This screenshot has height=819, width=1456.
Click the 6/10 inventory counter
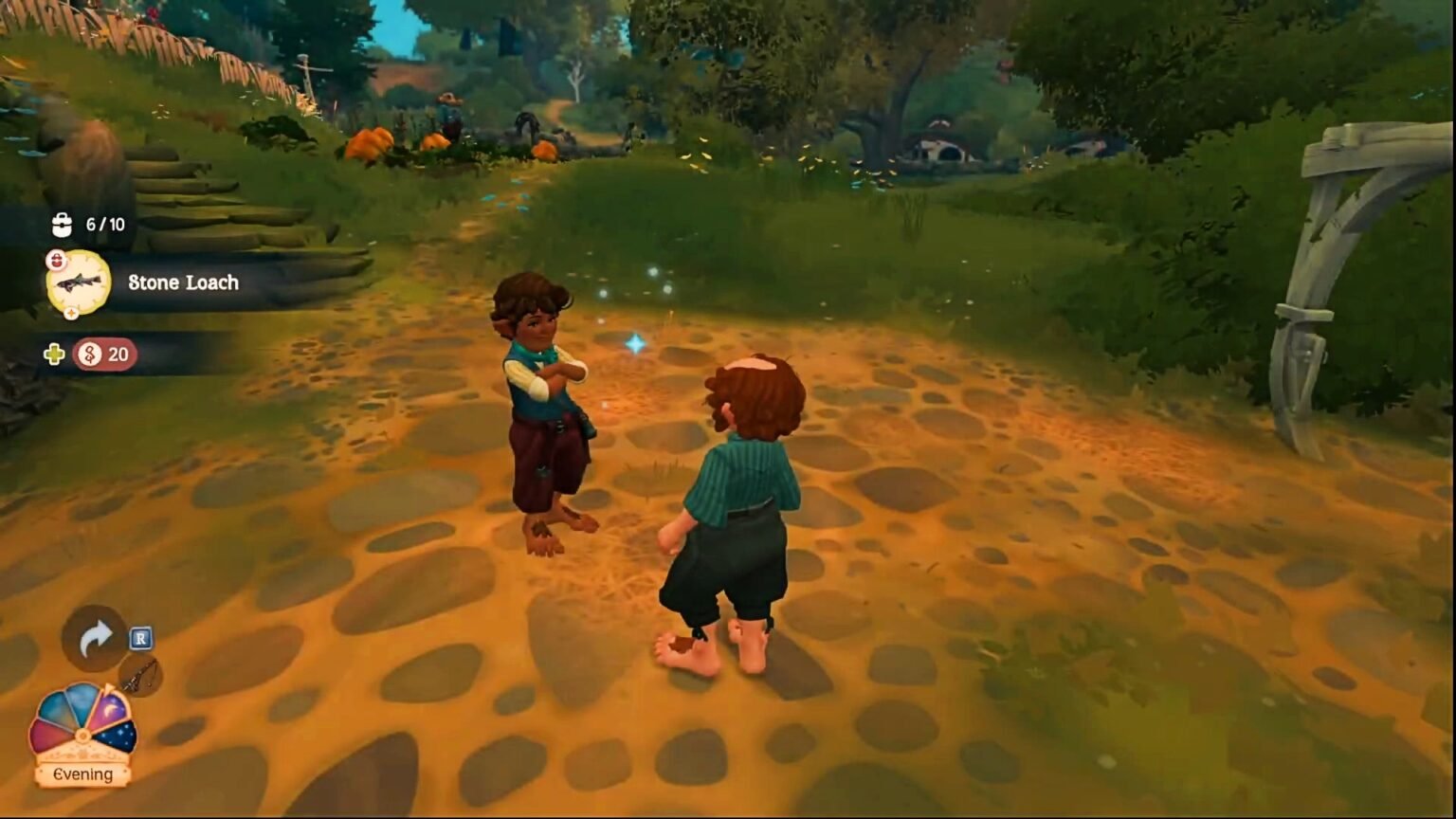104,224
